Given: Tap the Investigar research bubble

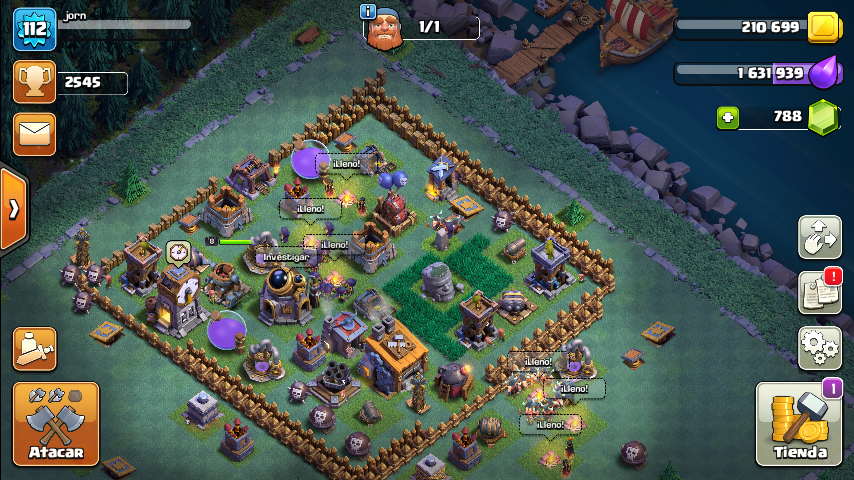Looking at the screenshot, I should tap(288, 257).
